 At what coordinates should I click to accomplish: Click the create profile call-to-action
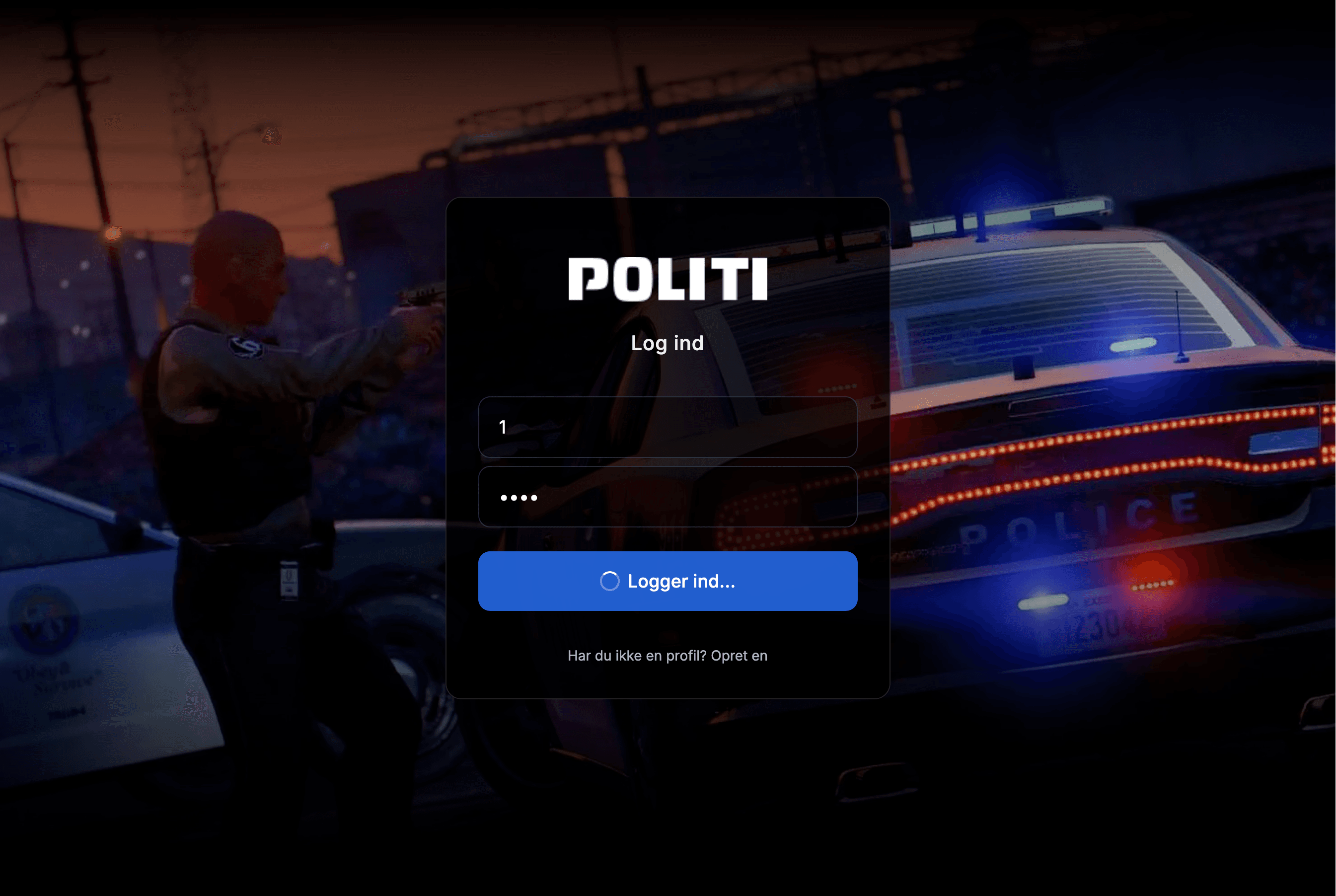(x=739, y=656)
